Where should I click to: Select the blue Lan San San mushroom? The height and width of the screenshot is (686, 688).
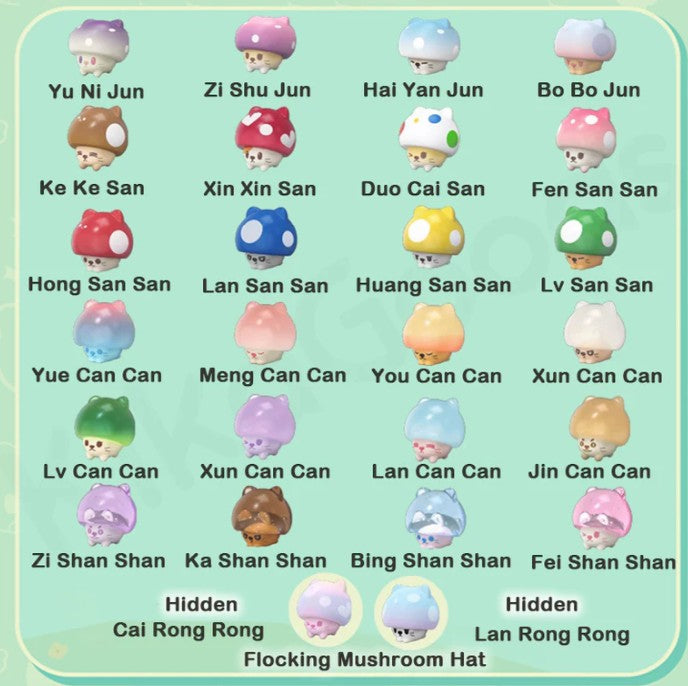click(x=265, y=238)
